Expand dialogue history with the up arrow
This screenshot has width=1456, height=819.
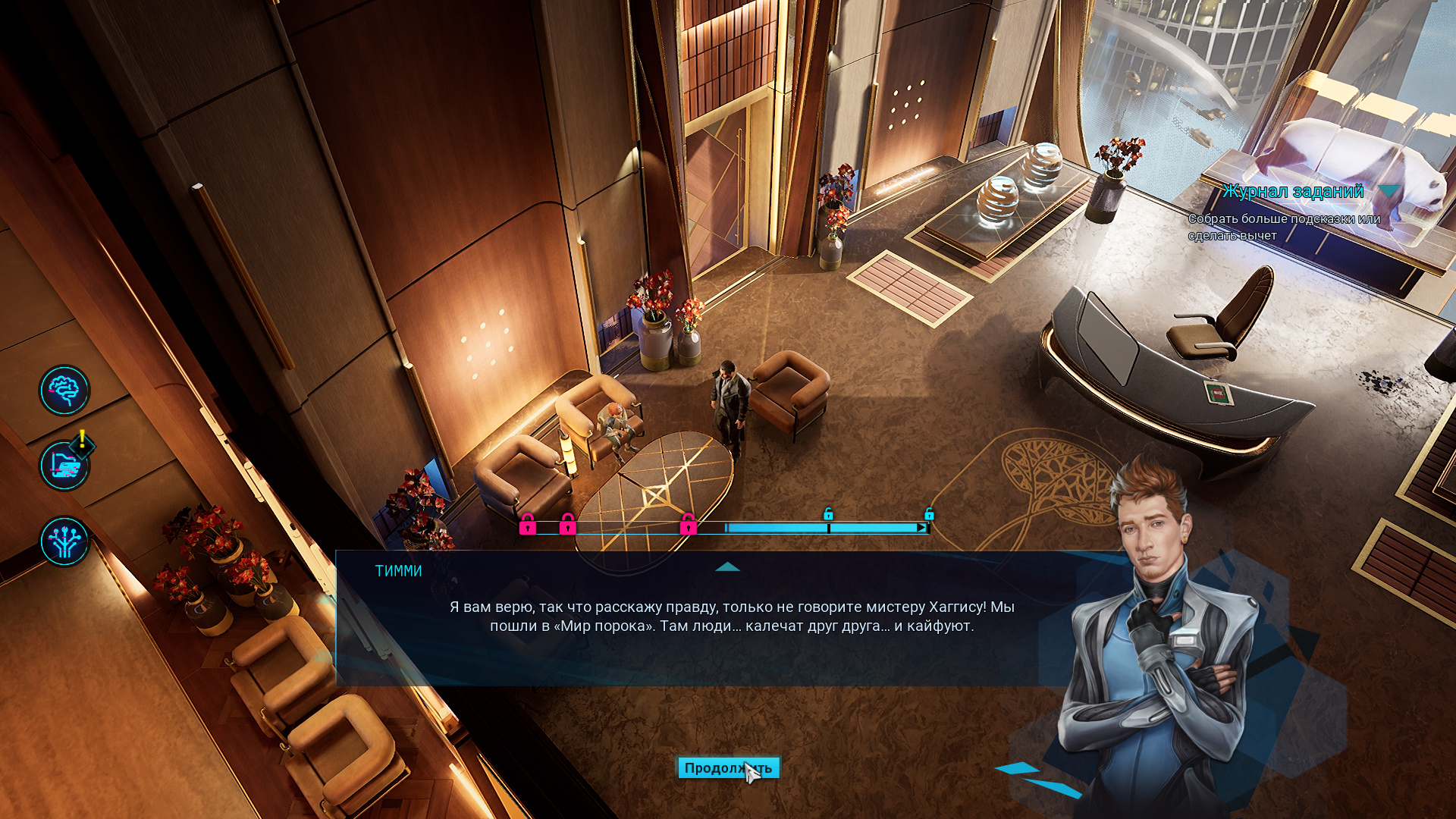[727, 566]
